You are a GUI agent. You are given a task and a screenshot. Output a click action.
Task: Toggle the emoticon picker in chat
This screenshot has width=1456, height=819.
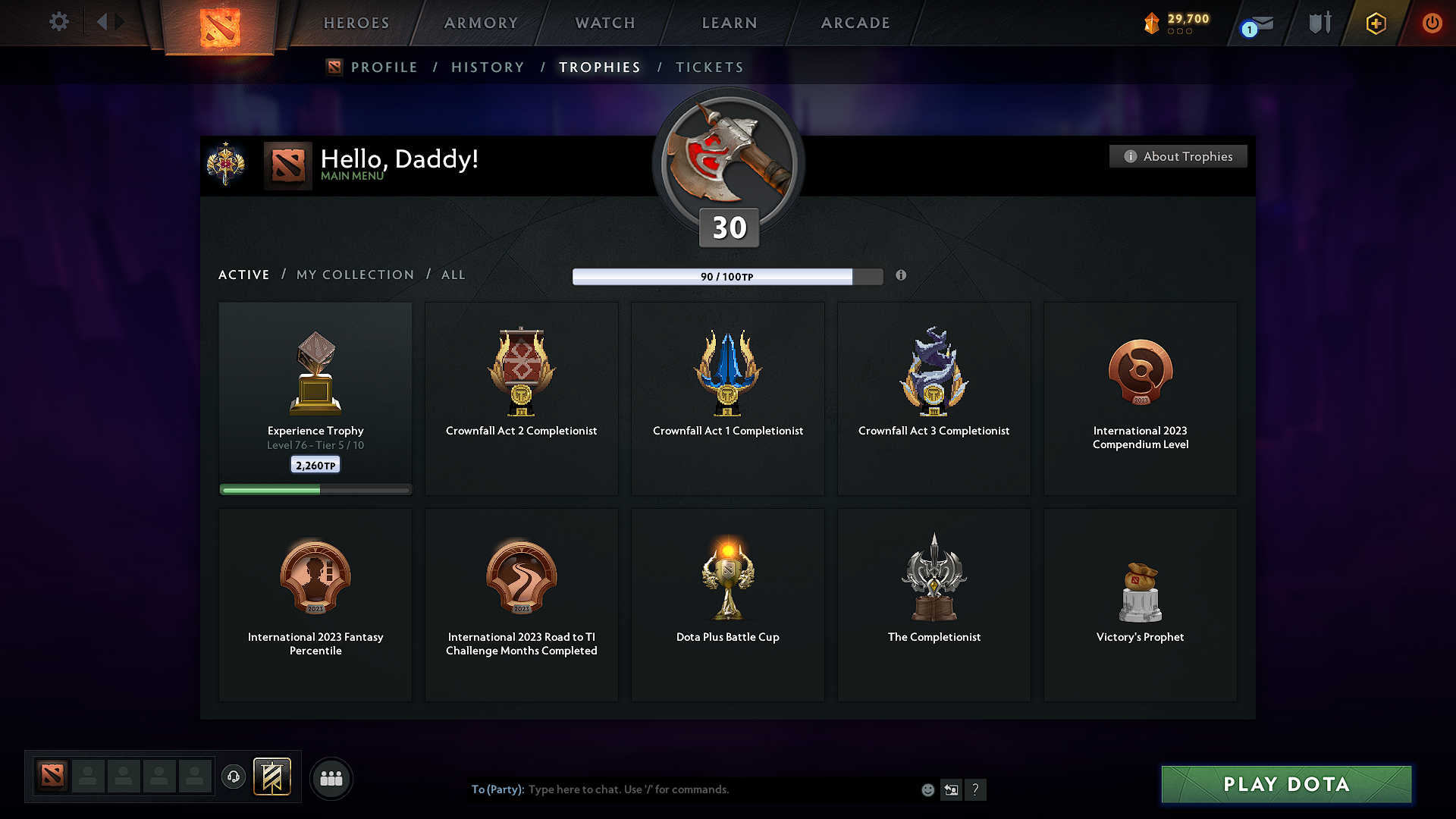pos(927,789)
